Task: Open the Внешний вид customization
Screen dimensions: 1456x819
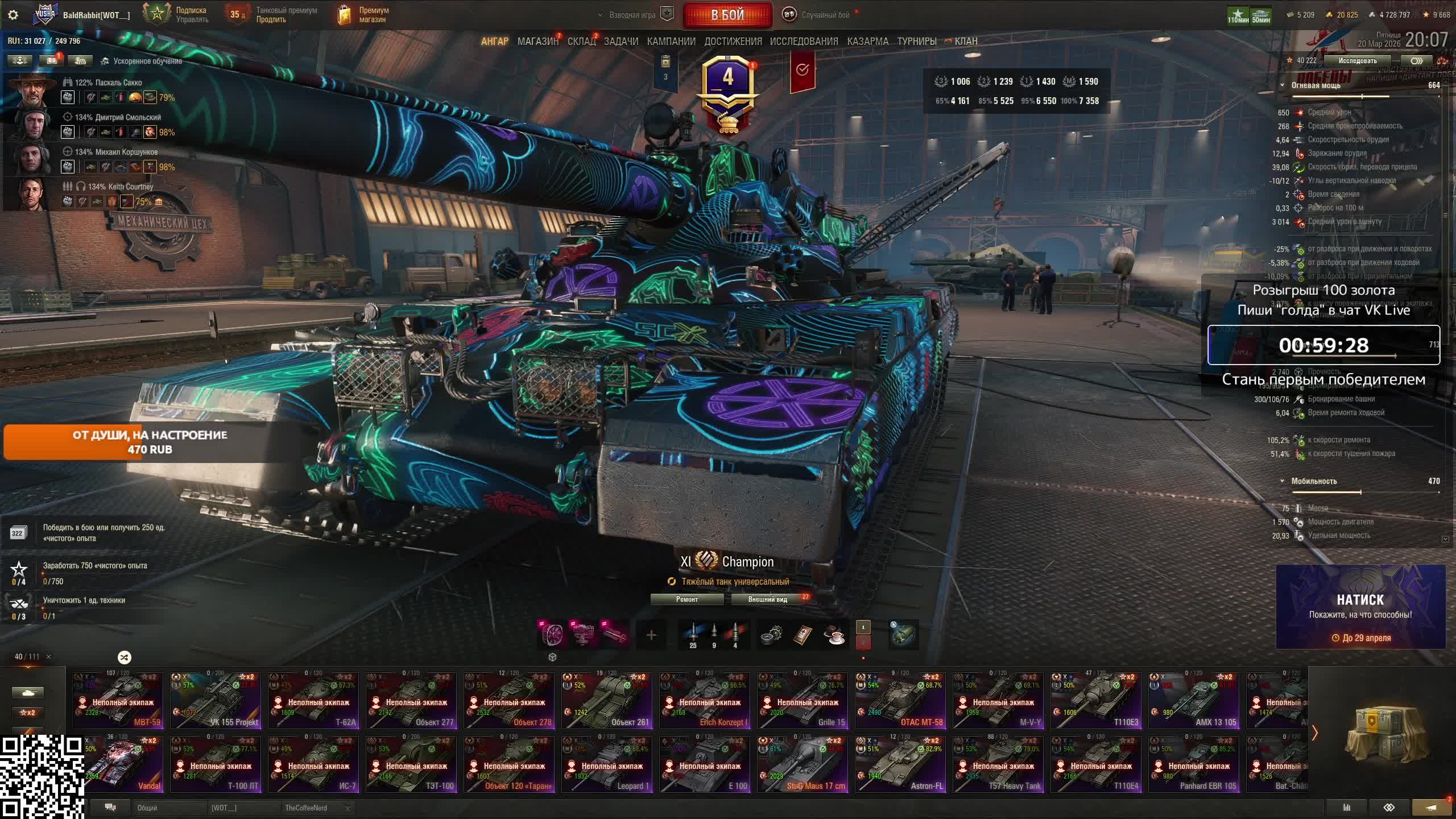Action: pyautogui.click(x=767, y=599)
